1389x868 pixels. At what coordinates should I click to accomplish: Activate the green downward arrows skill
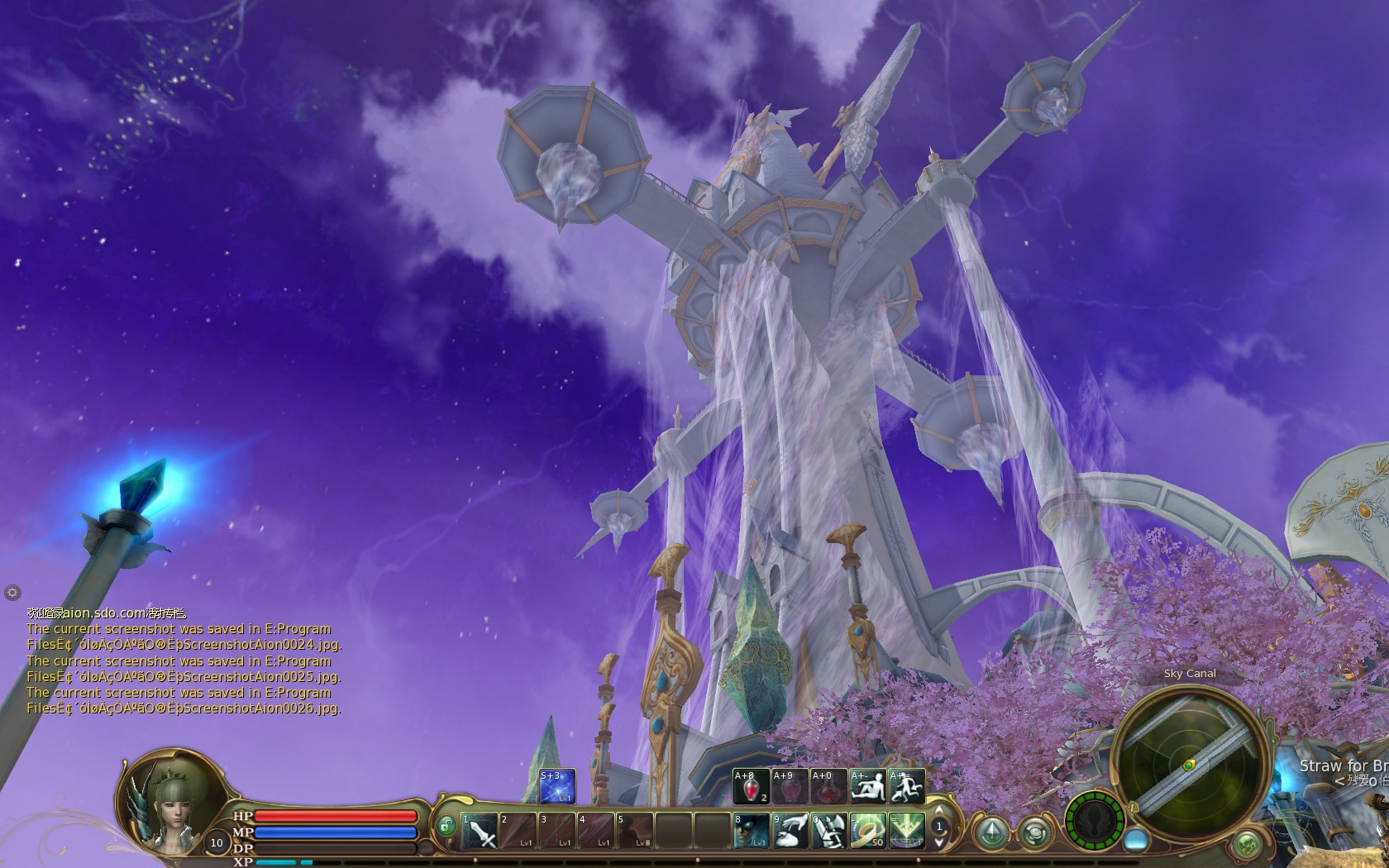(906, 830)
